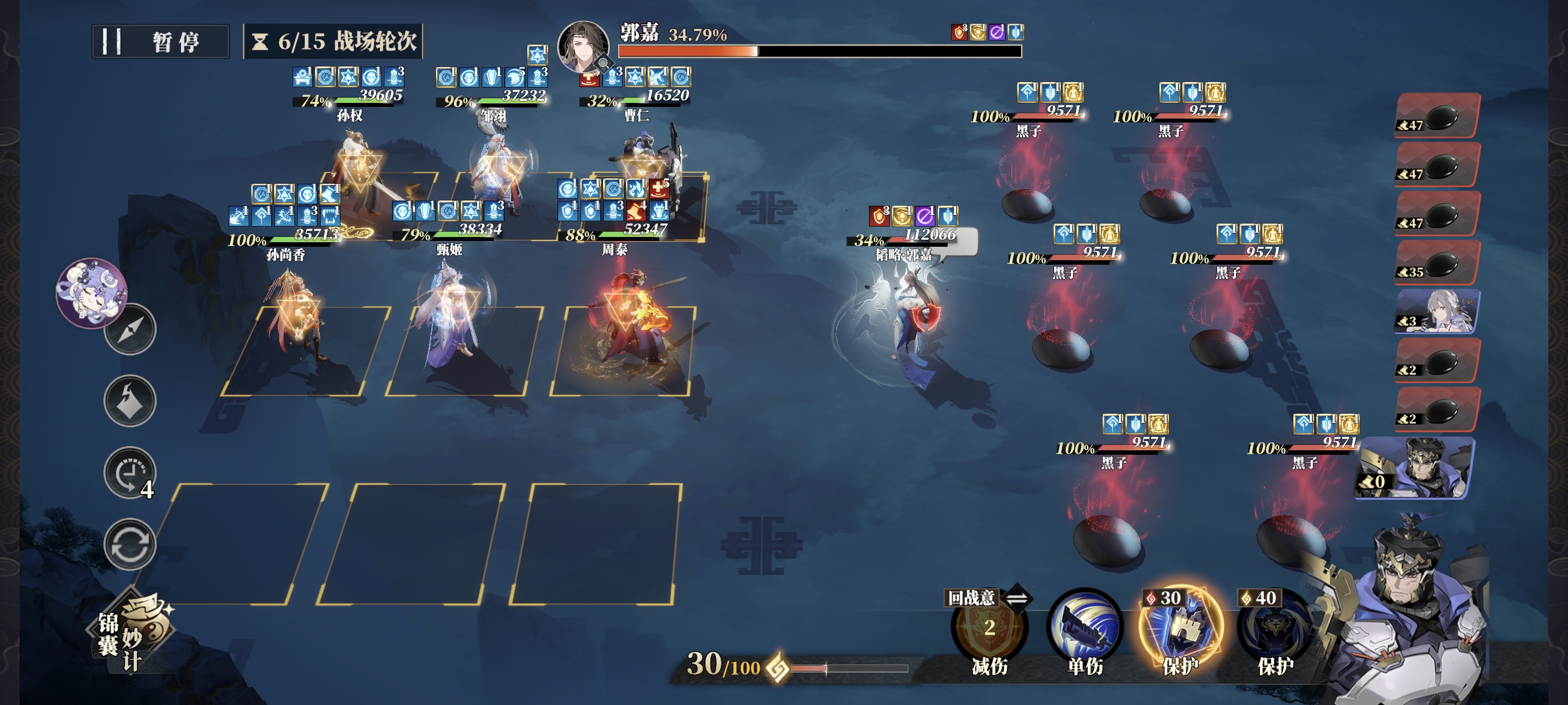
Task: Tap the purple-haired chibi avatar icon
Action: click(x=91, y=292)
